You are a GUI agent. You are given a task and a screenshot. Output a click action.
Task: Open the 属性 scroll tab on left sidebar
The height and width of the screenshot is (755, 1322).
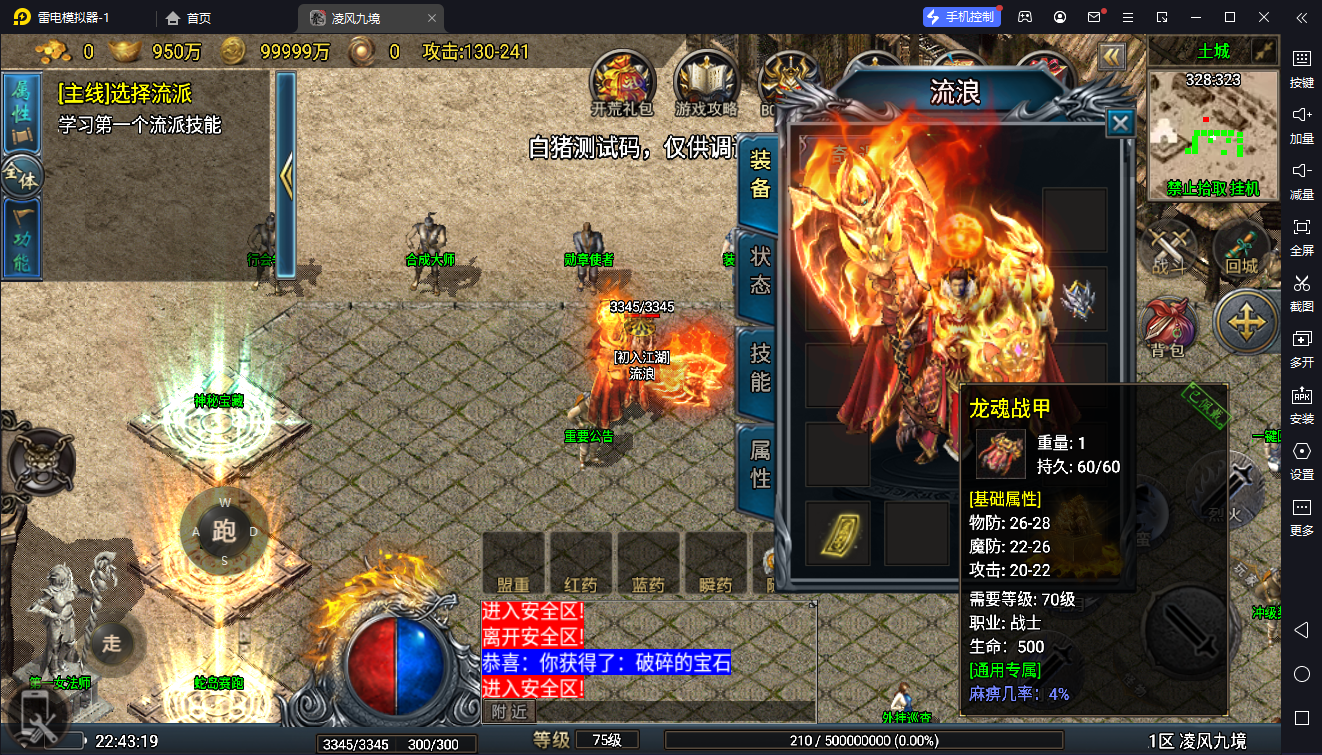tap(21, 110)
